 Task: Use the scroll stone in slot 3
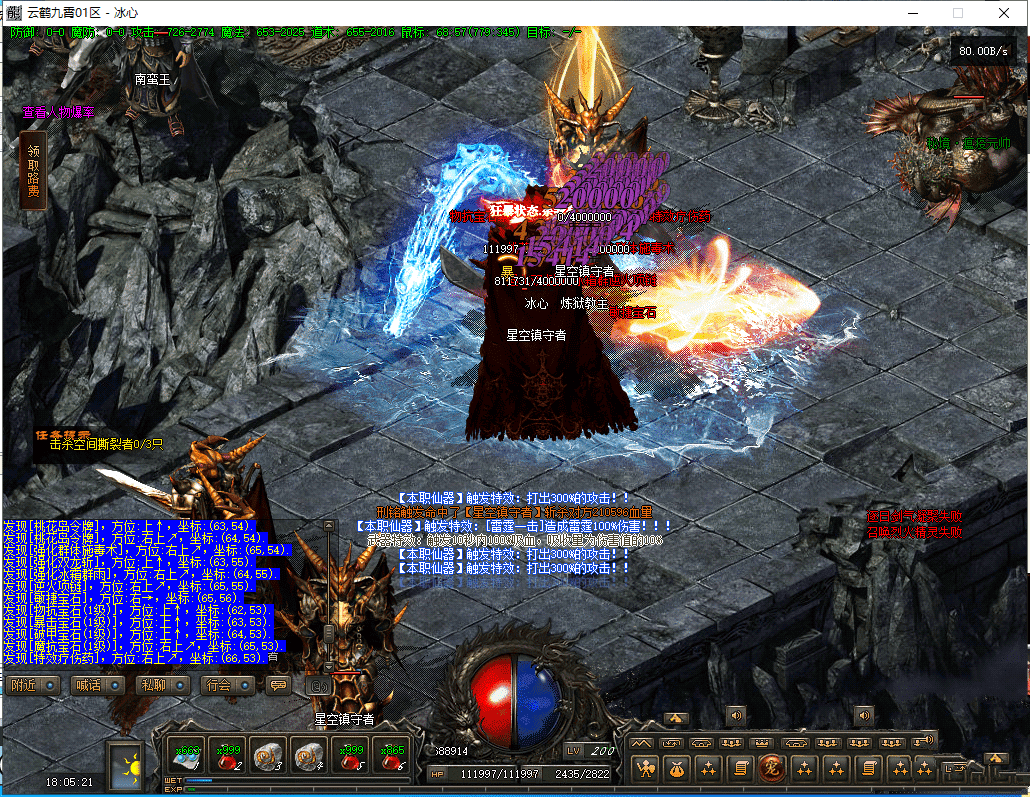(268, 756)
